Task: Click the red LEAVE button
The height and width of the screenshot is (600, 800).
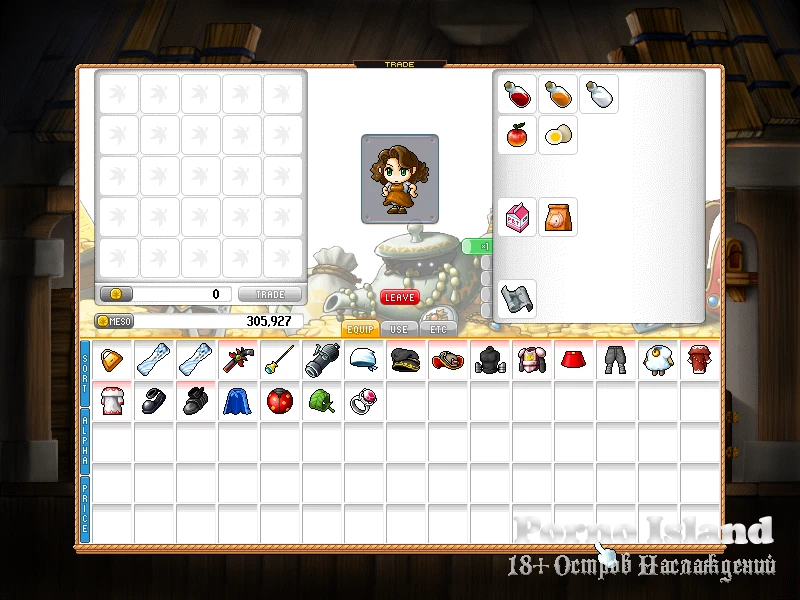Action: (x=399, y=297)
